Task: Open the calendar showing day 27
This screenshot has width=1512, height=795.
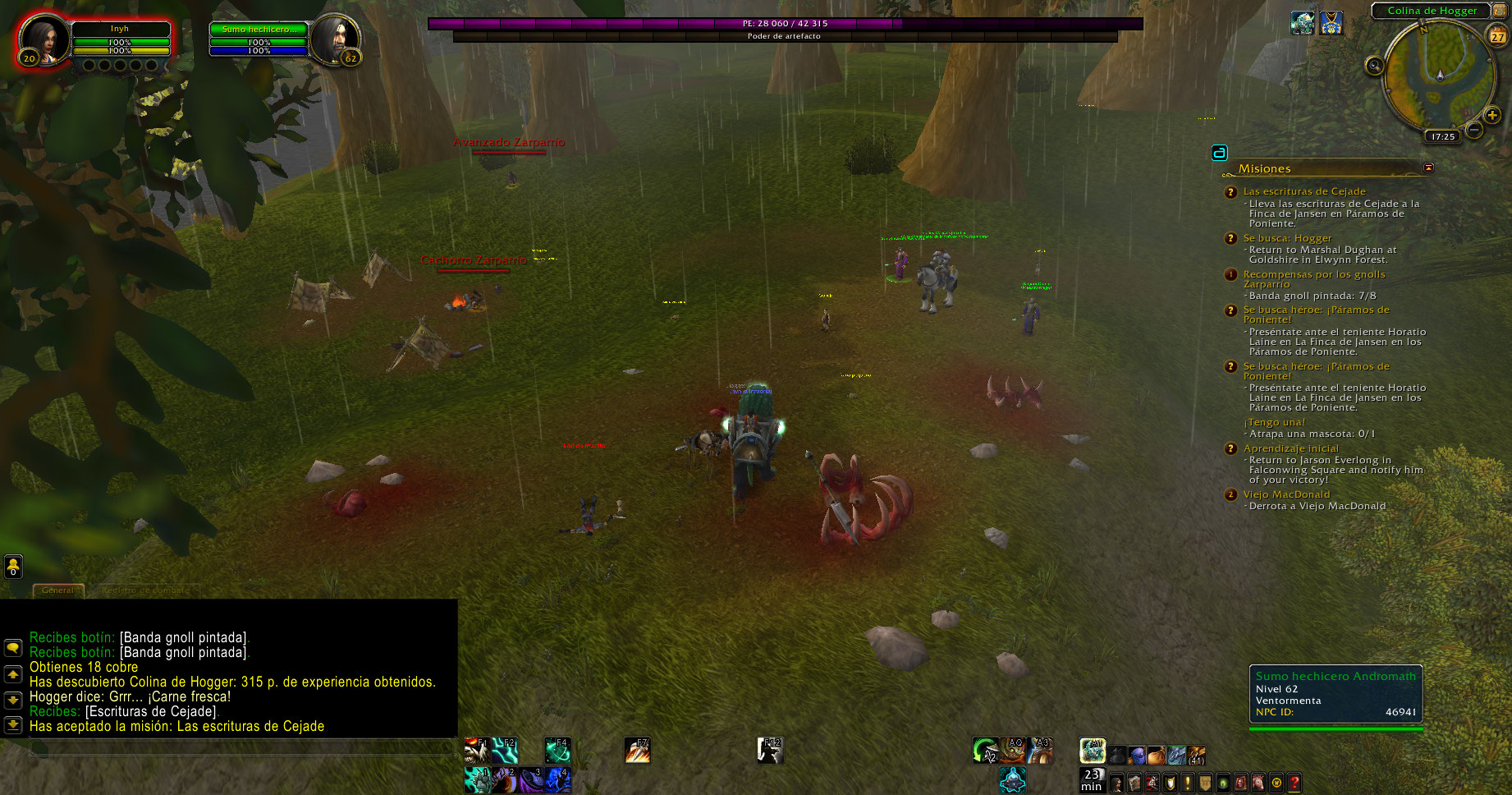Action: pyautogui.click(x=1498, y=36)
